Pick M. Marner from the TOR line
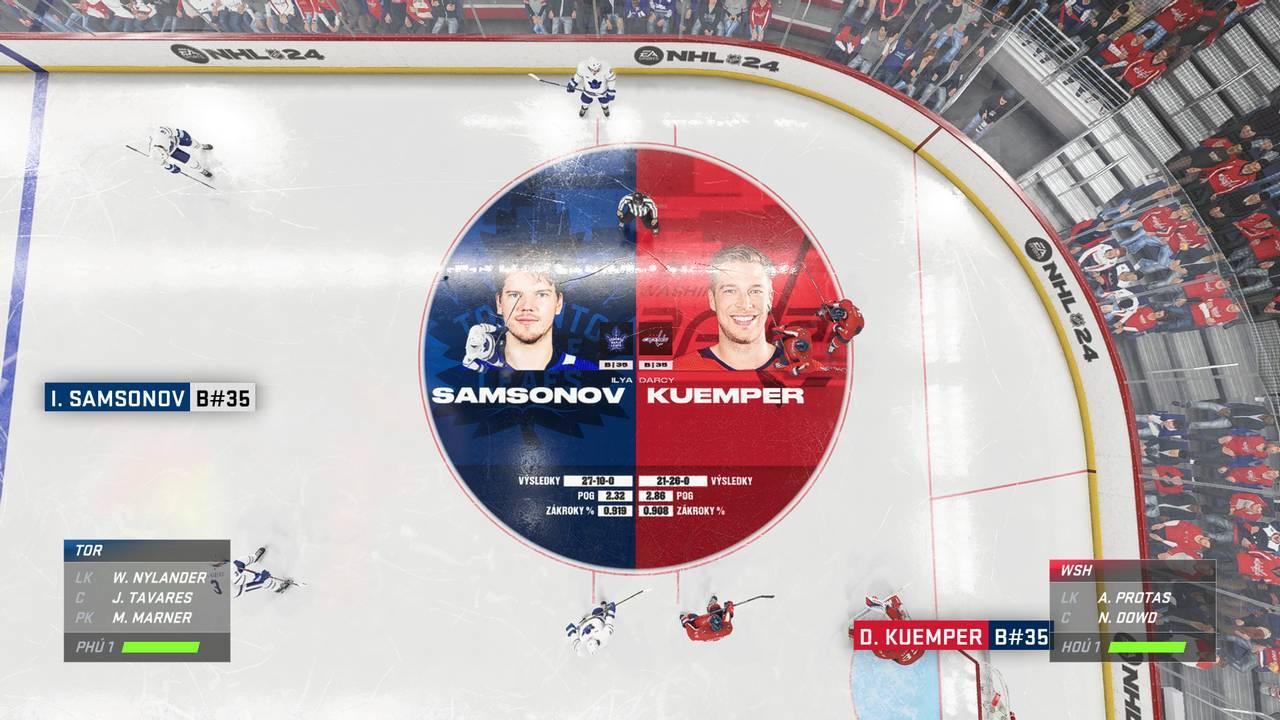The height and width of the screenshot is (720, 1280). [x=152, y=618]
